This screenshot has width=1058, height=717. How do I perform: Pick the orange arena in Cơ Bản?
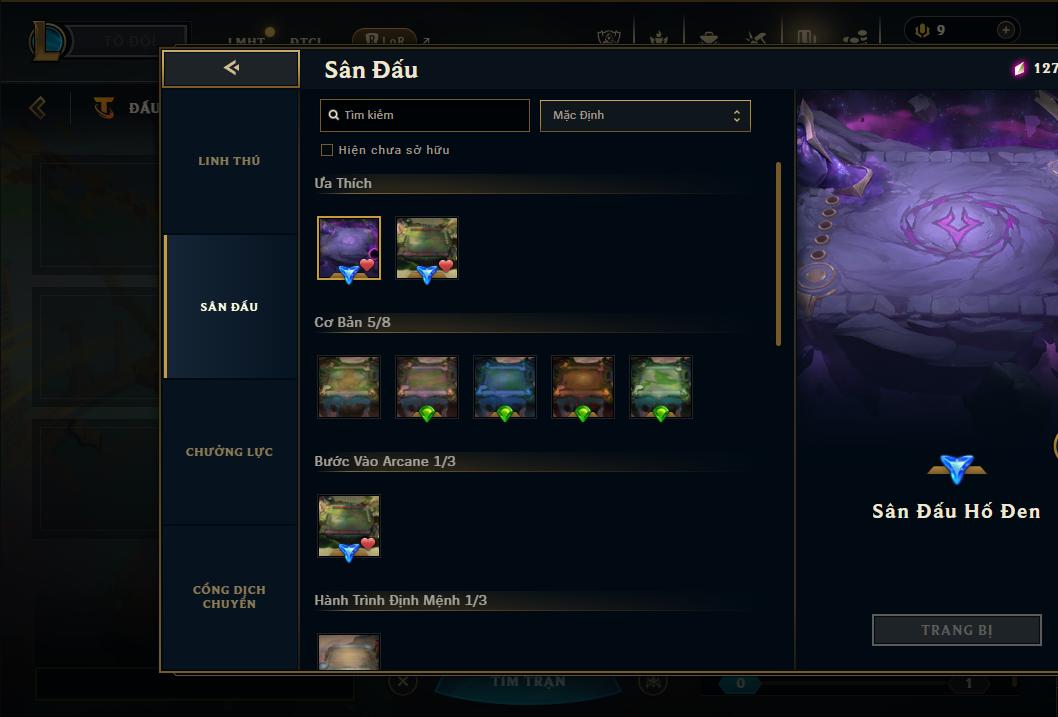tap(583, 387)
